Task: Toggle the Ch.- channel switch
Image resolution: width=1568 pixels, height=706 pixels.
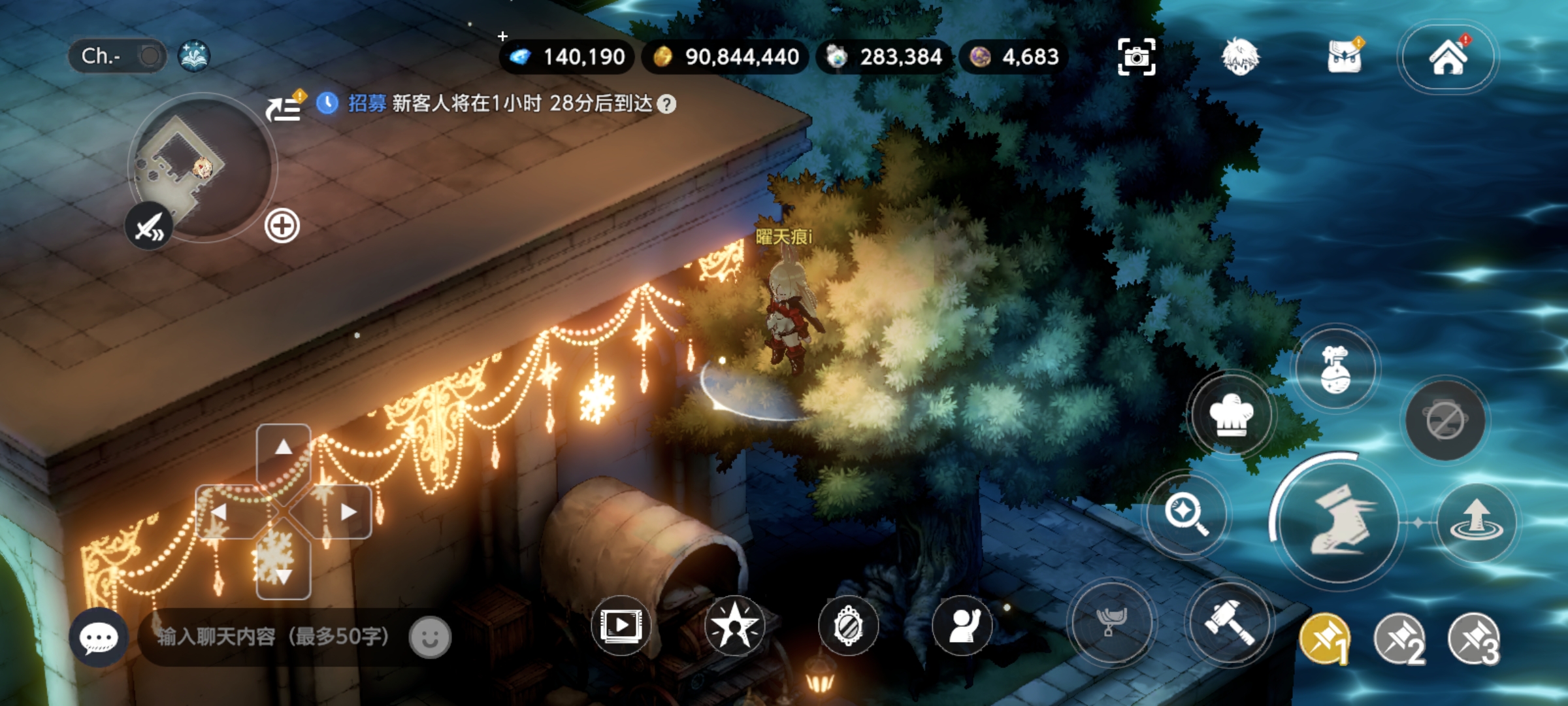Action: [149, 56]
